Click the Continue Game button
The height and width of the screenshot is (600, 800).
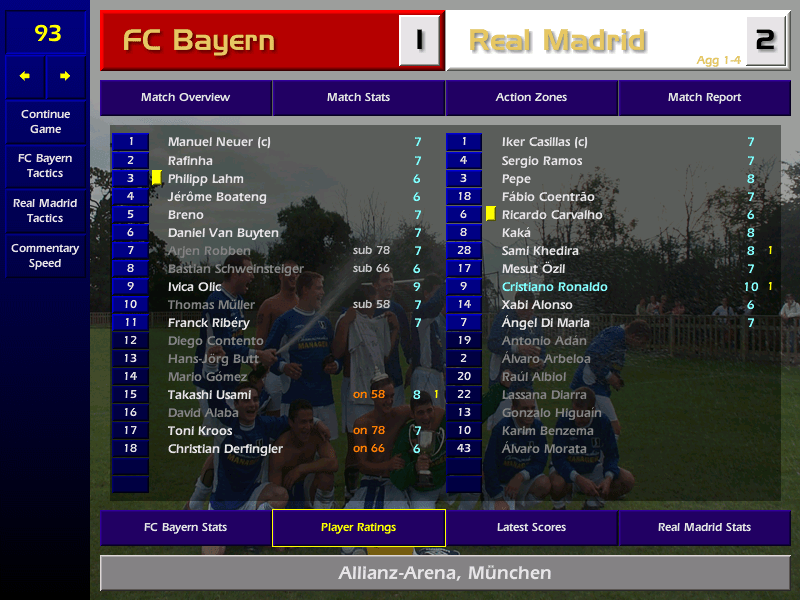(45, 121)
